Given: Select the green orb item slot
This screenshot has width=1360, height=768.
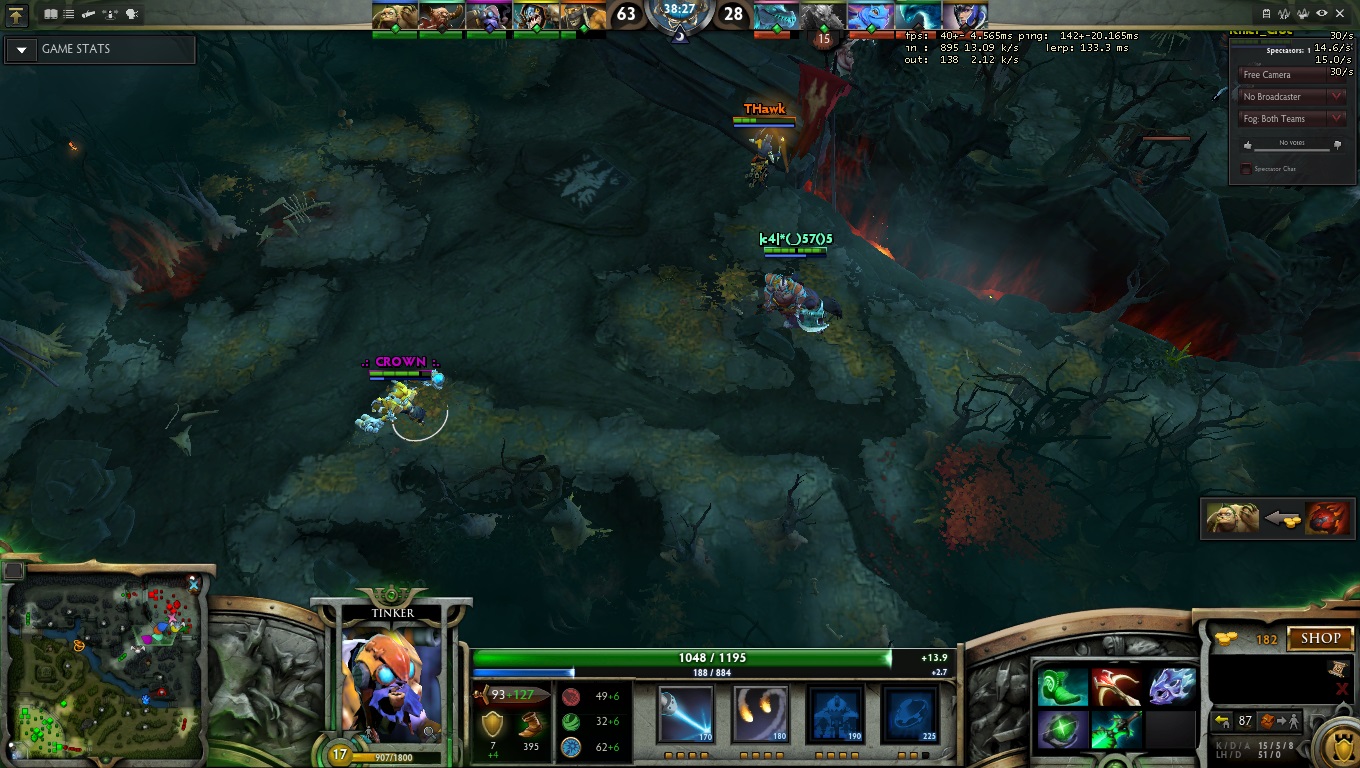Looking at the screenshot, I should 1060,729.
